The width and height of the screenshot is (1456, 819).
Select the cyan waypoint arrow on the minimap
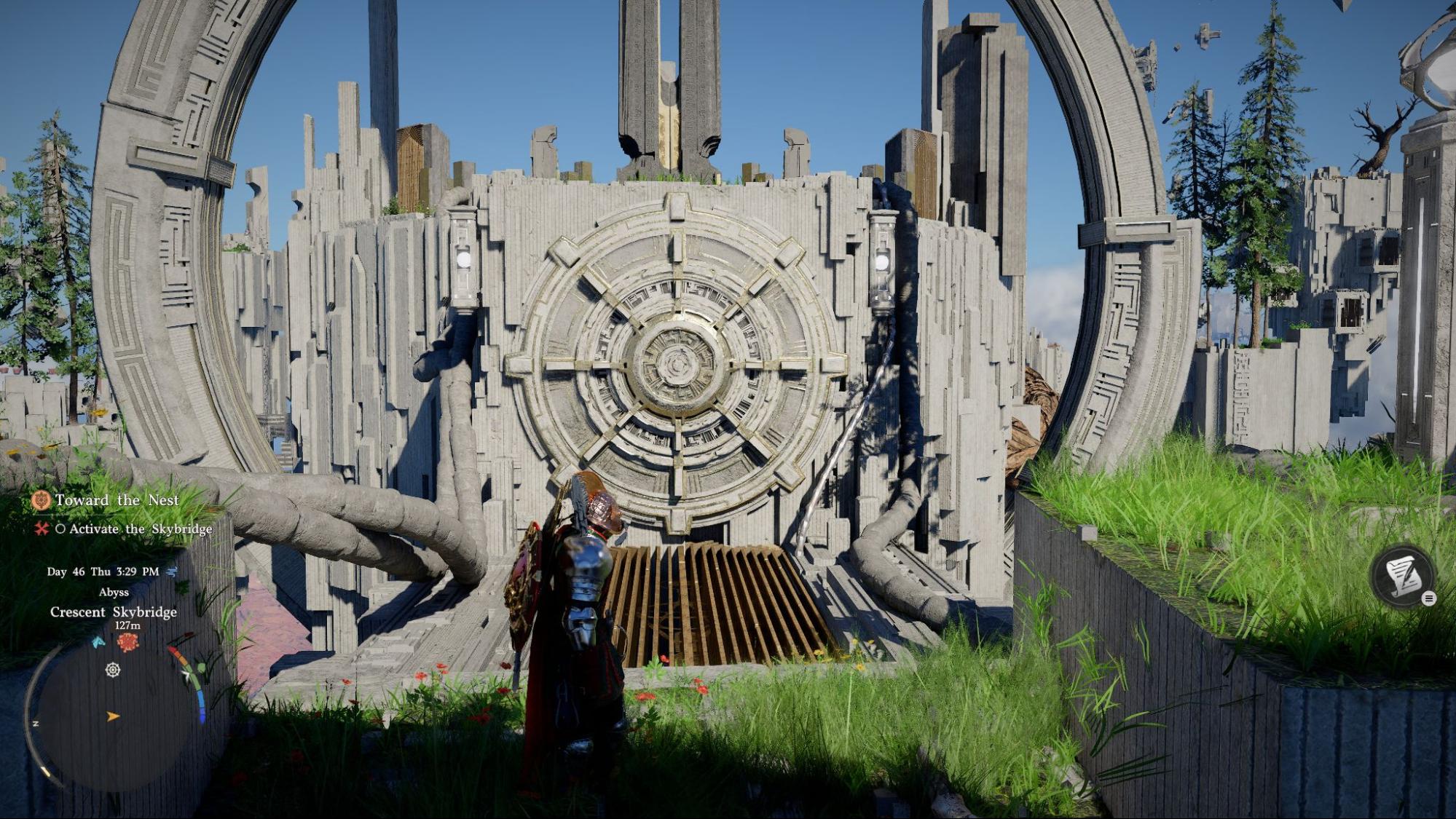(98, 642)
